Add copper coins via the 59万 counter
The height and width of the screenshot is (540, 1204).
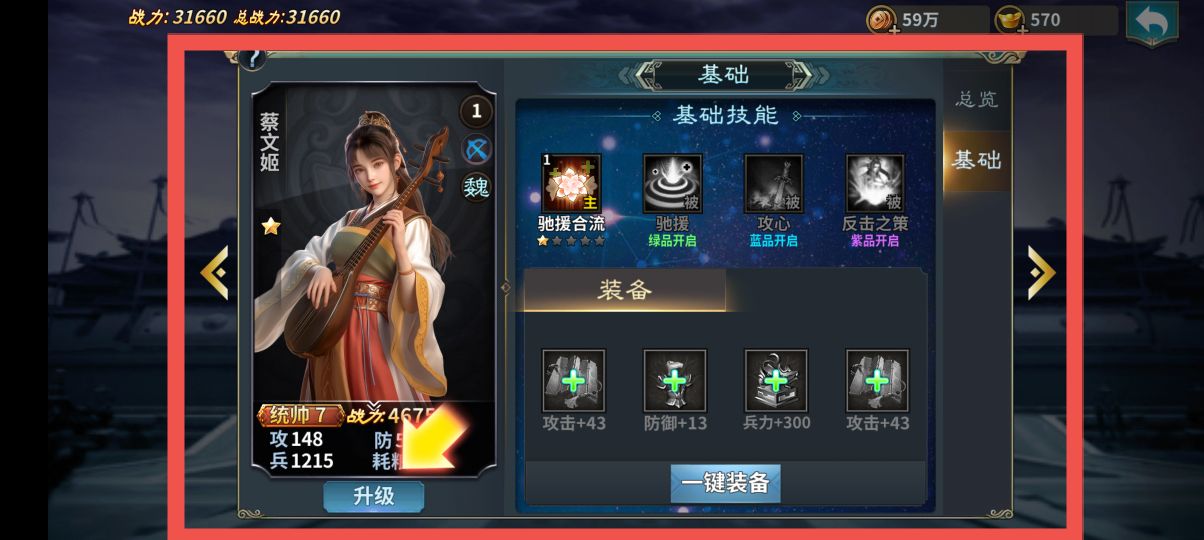883,21
